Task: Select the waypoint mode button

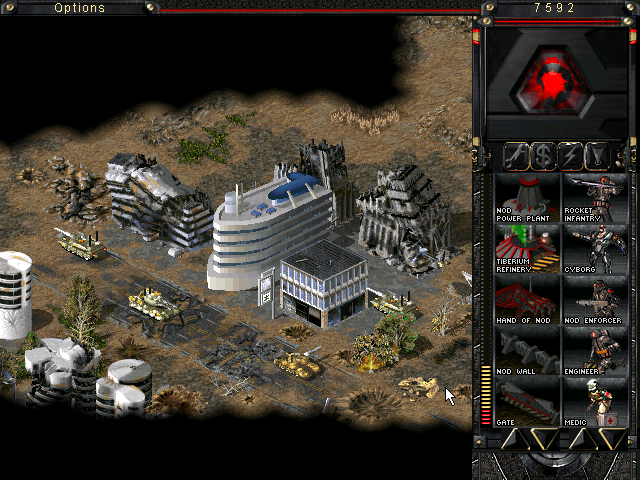Action: click(x=598, y=156)
